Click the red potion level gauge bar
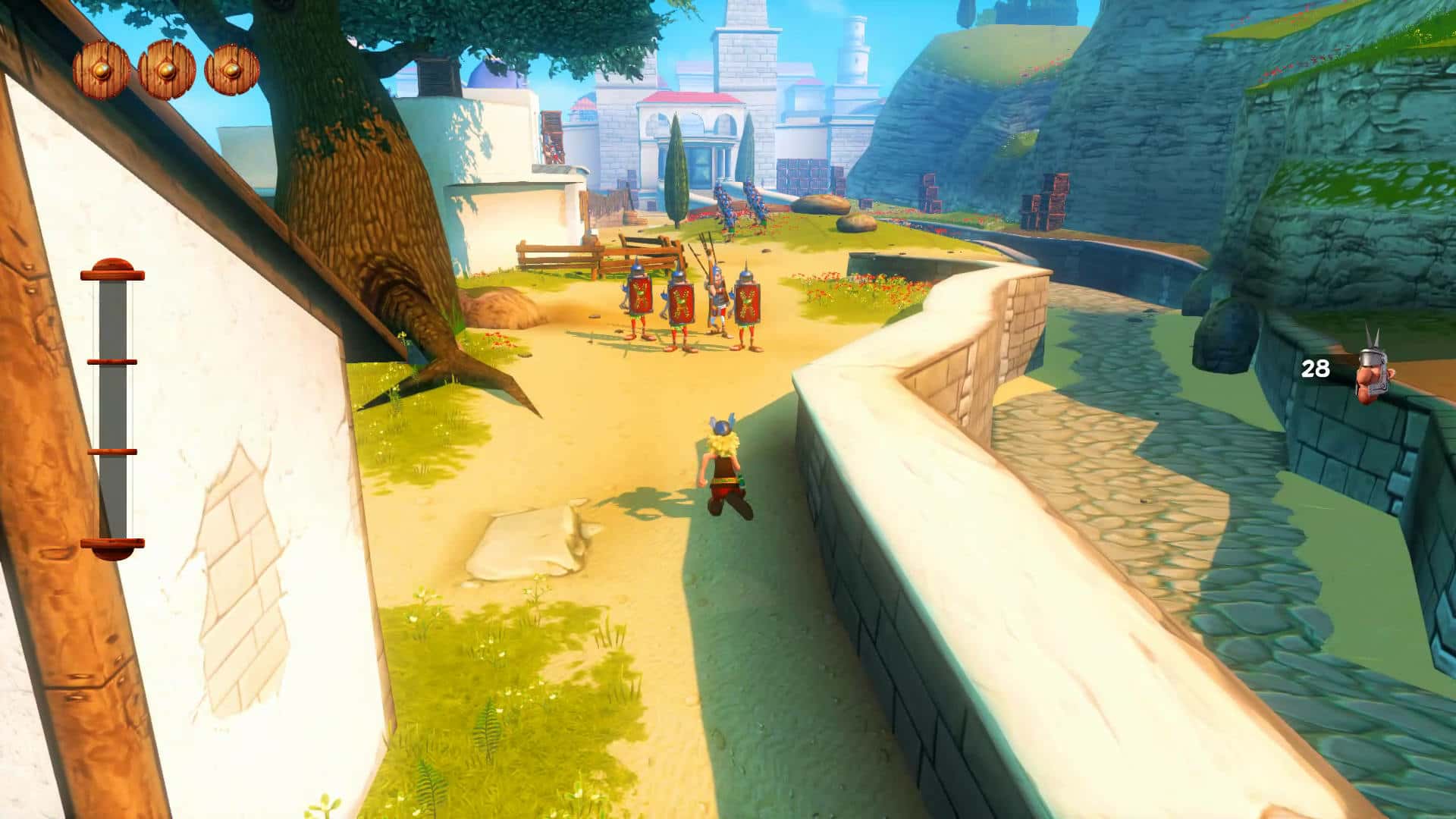Viewport: 1456px width, 819px height. [x=112, y=402]
